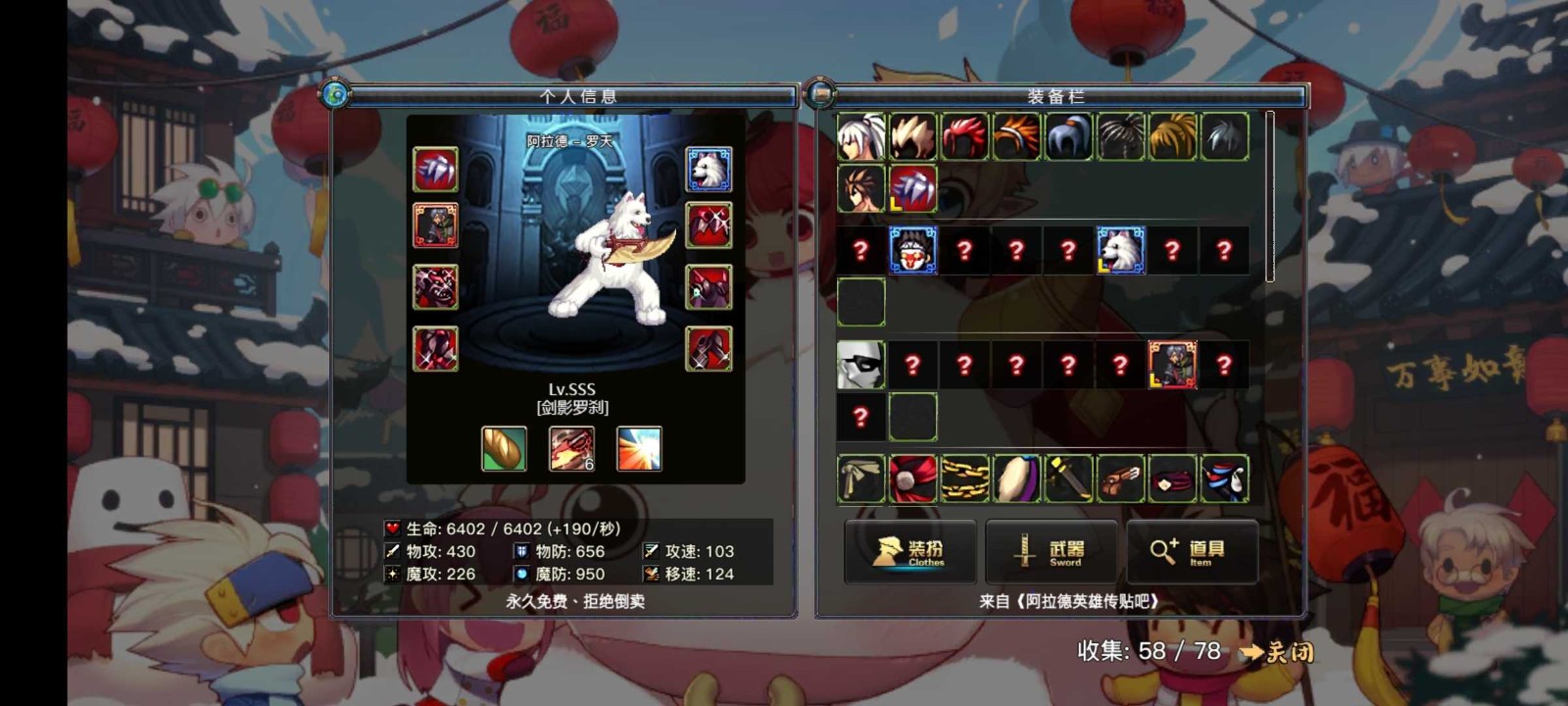The image size is (1568, 706).
Task: Select the white spiky hairstyle icon
Action: tap(860, 137)
